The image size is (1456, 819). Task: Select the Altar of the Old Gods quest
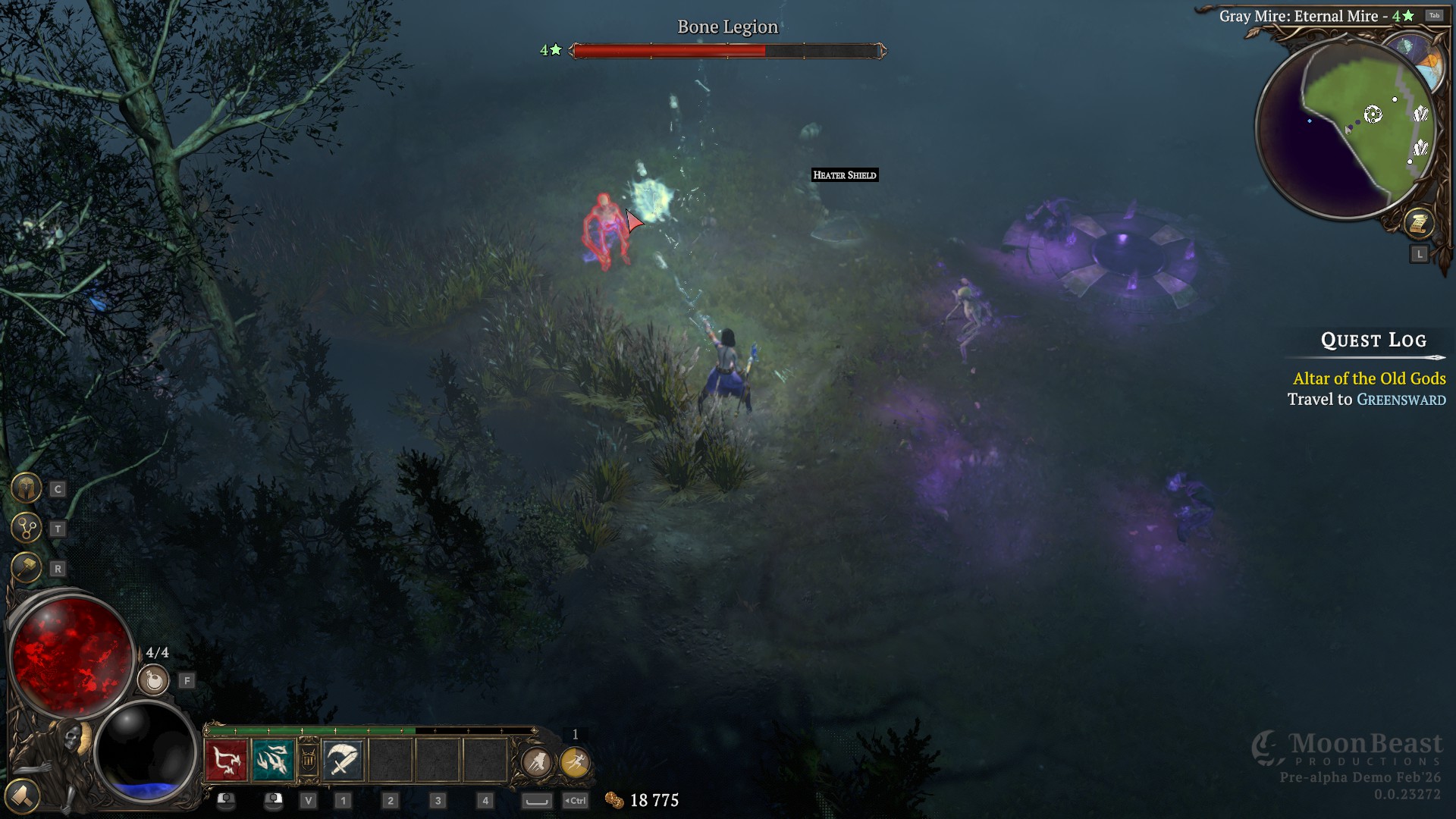click(1369, 378)
